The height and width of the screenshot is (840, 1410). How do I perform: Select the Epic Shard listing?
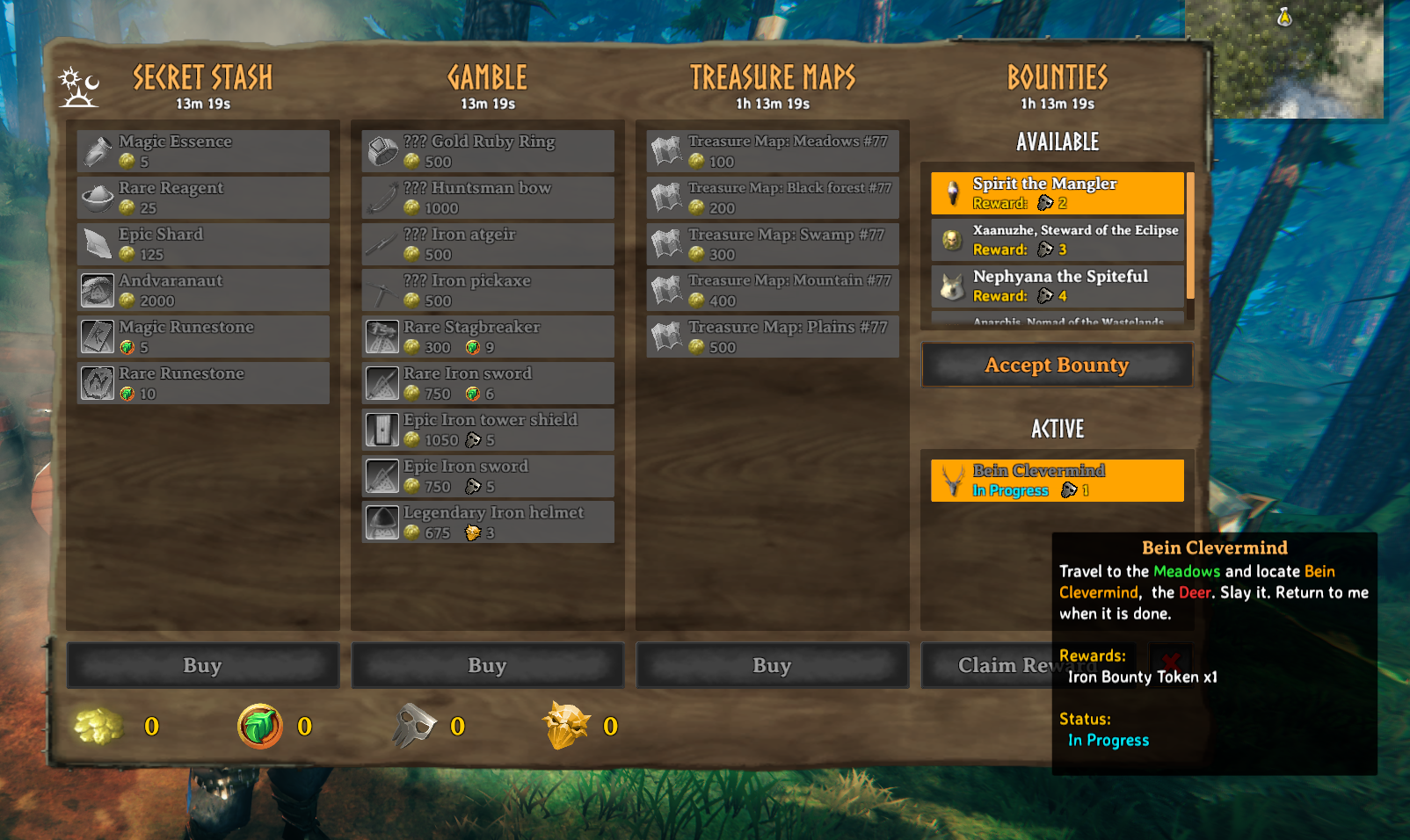(x=203, y=244)
